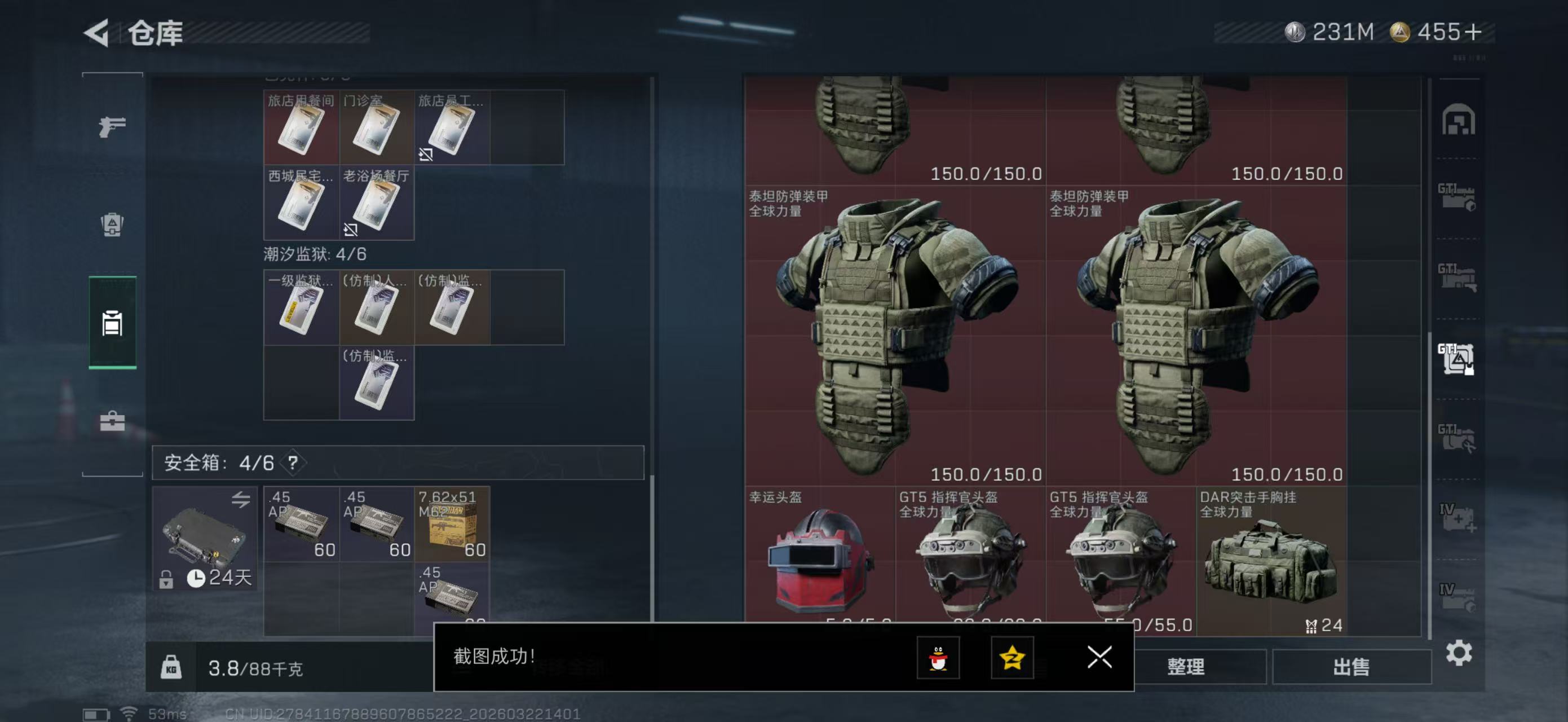
Task: Go back from the 仓库 screen
Action: [x=96, y=33]
